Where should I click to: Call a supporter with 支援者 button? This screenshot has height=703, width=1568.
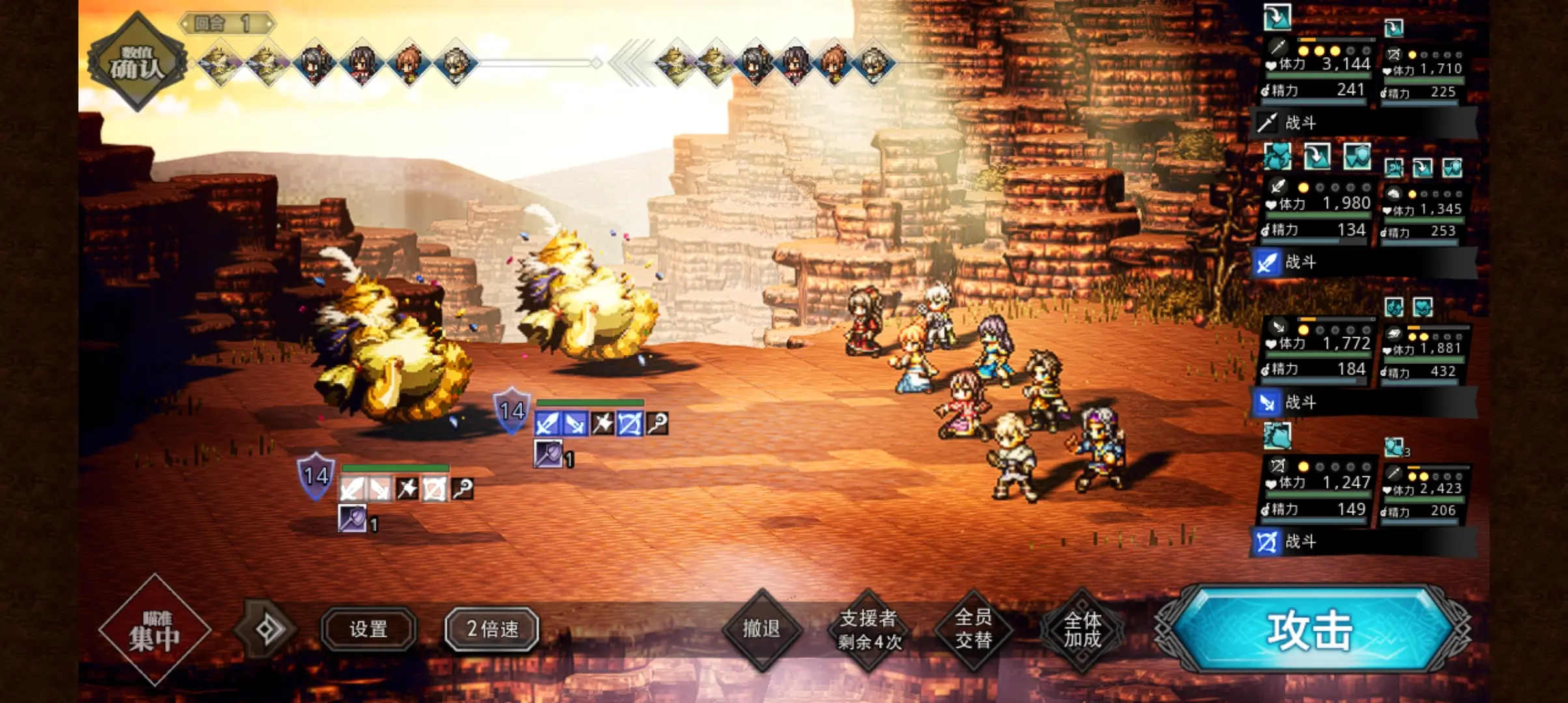[869, 629]
